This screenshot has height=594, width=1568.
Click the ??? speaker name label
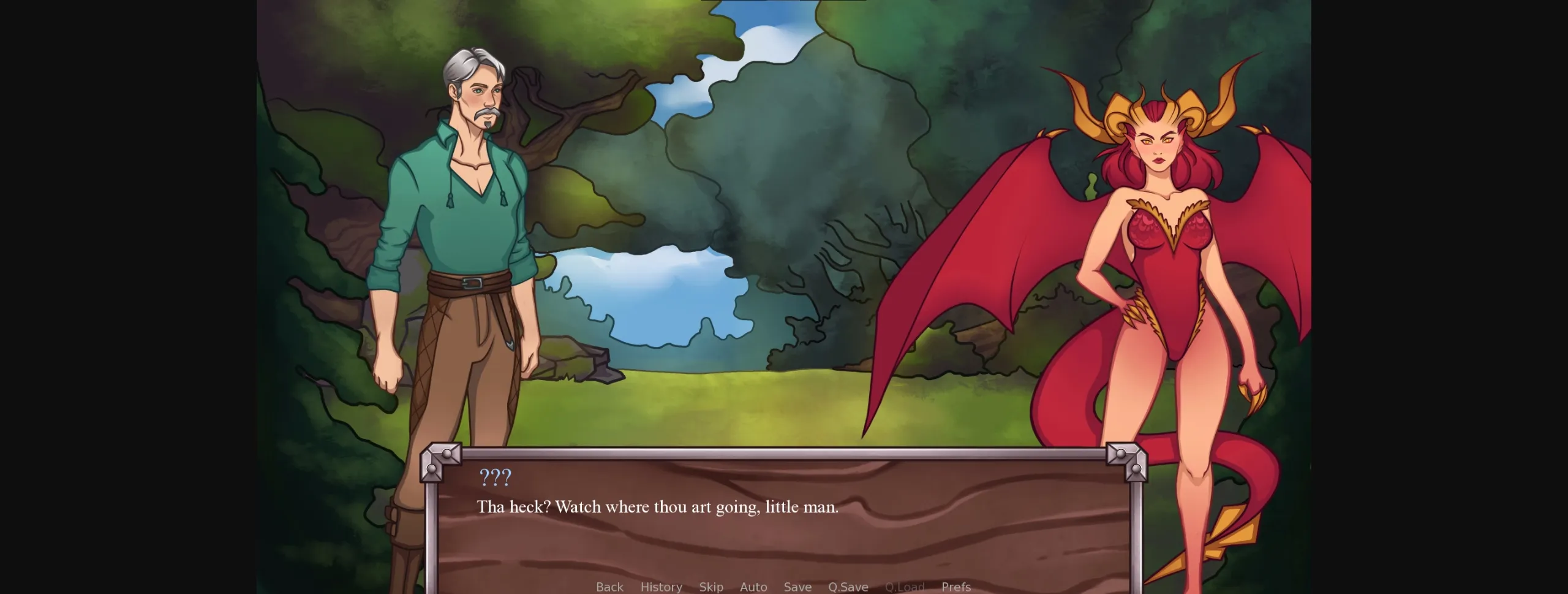(x=495, y=476)
